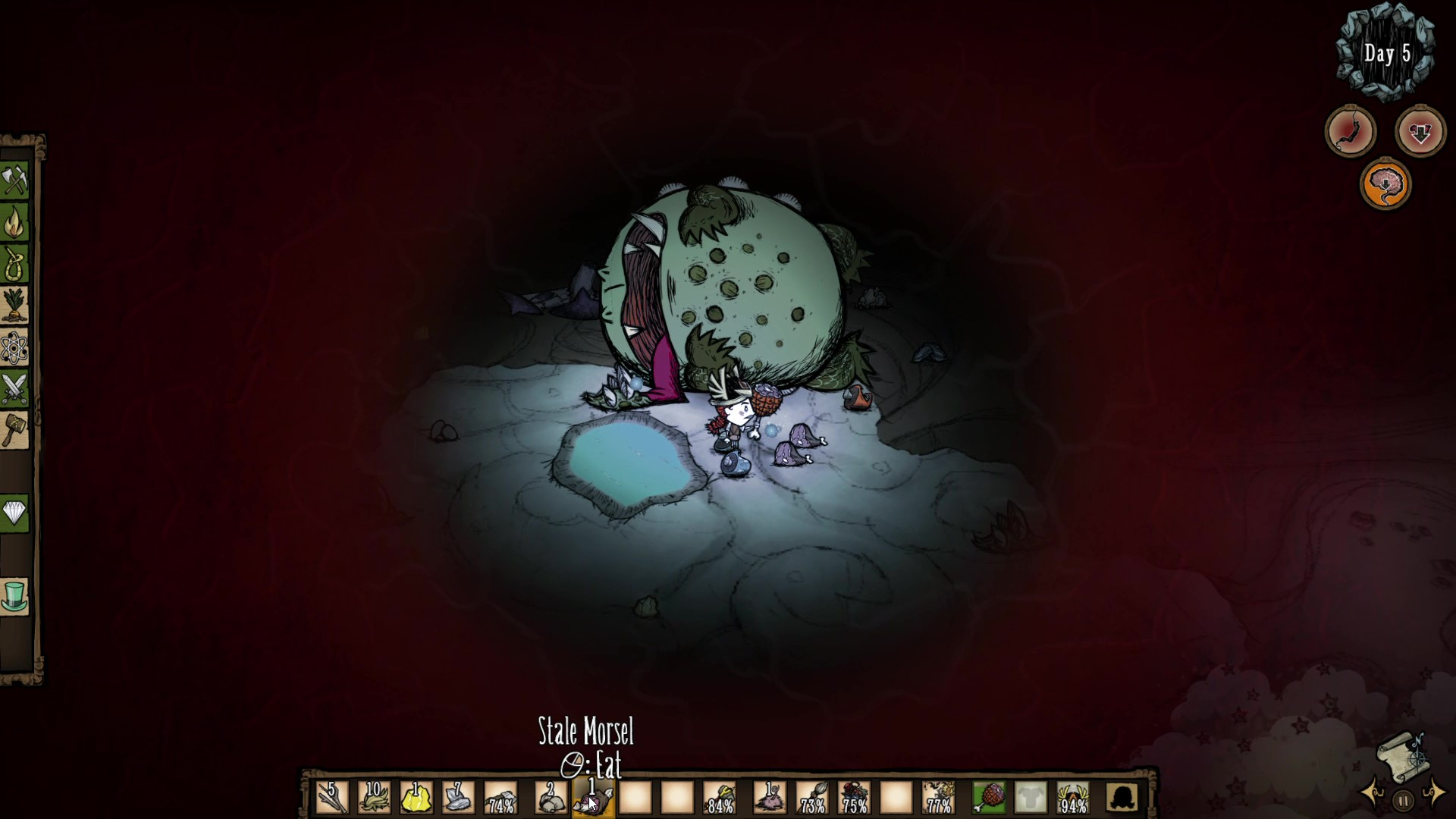Select the rocks stack of 2
Image resolution: width=1456 pixels, height=819 pixels.
(551, 798)
